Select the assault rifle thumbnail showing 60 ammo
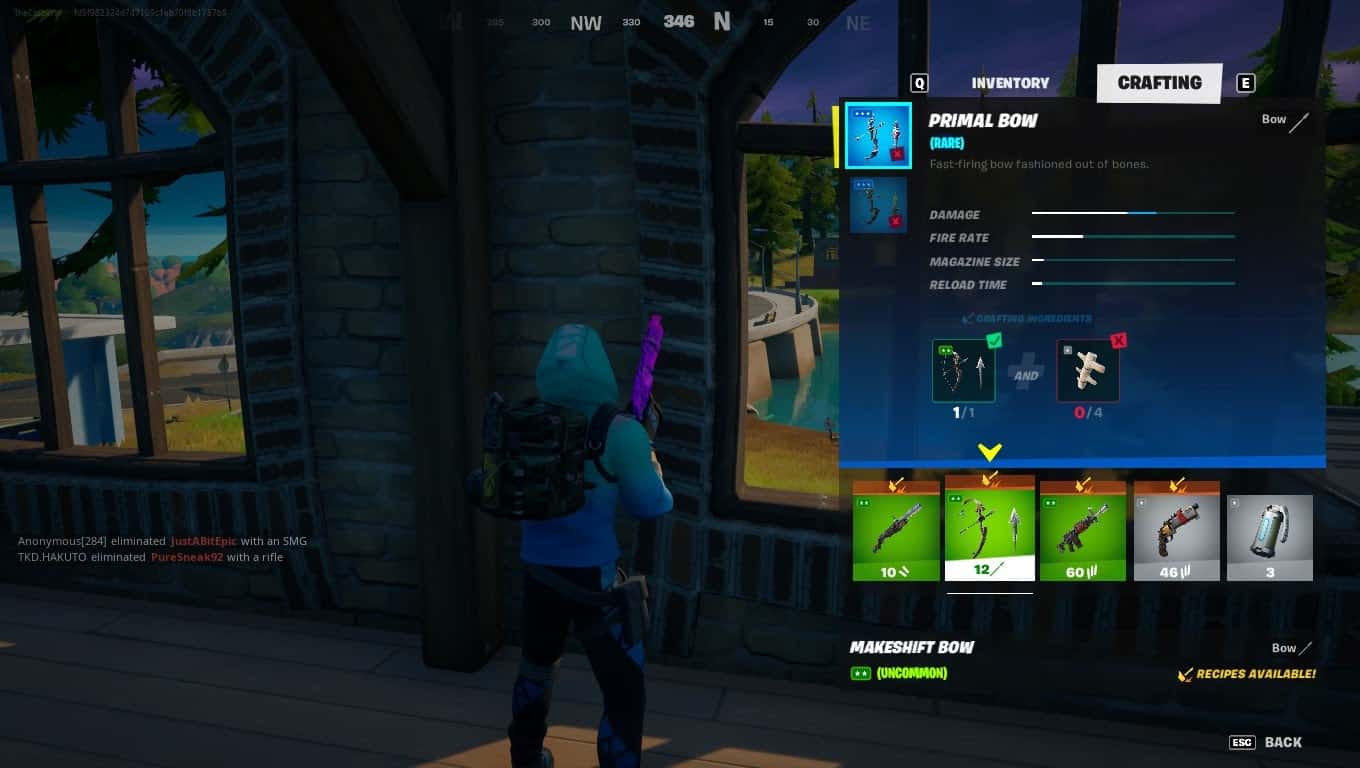1360x768 pixels. pyautogui.click(x=1083, y=530)
